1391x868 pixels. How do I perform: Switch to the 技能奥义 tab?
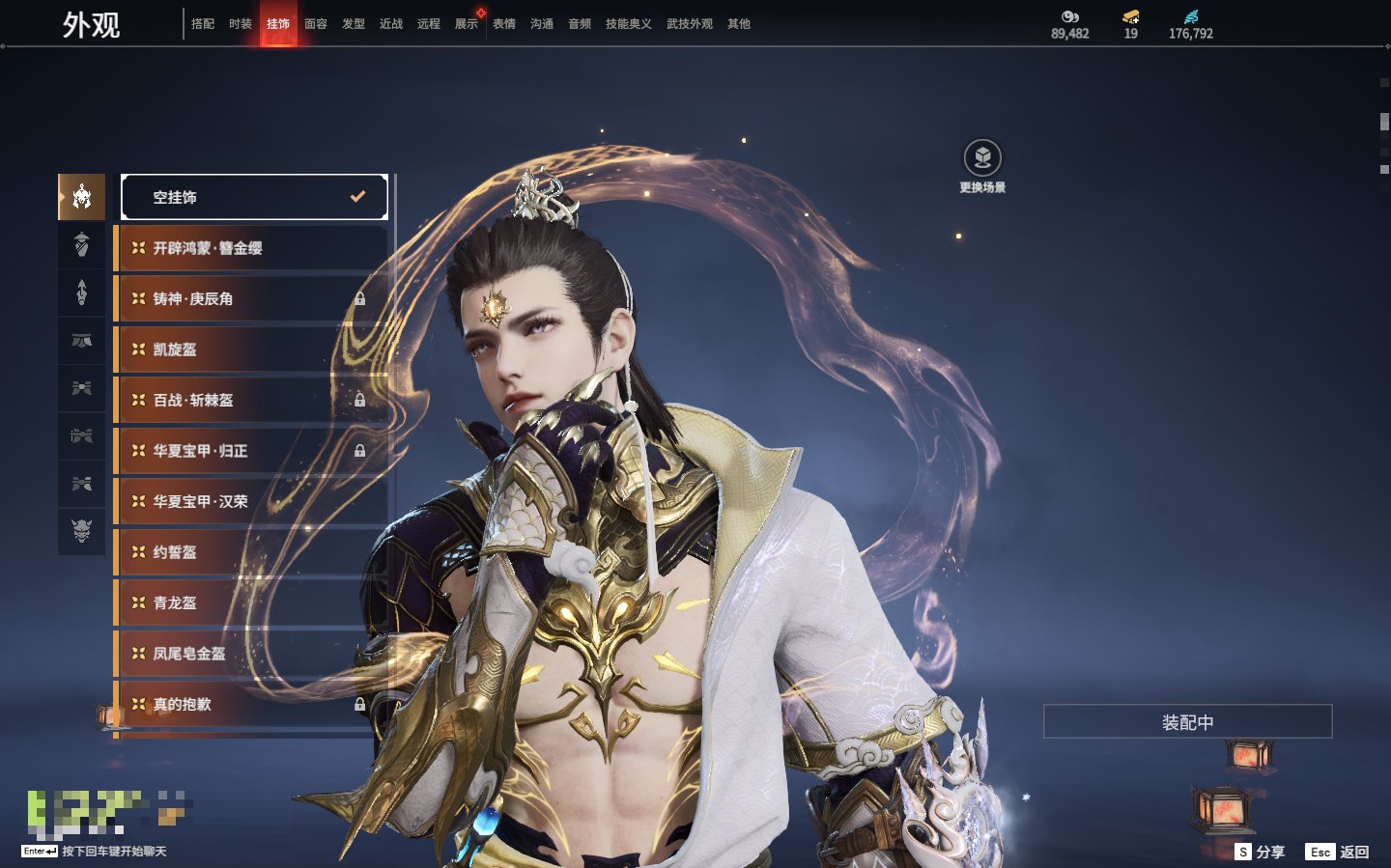point(628,24)
